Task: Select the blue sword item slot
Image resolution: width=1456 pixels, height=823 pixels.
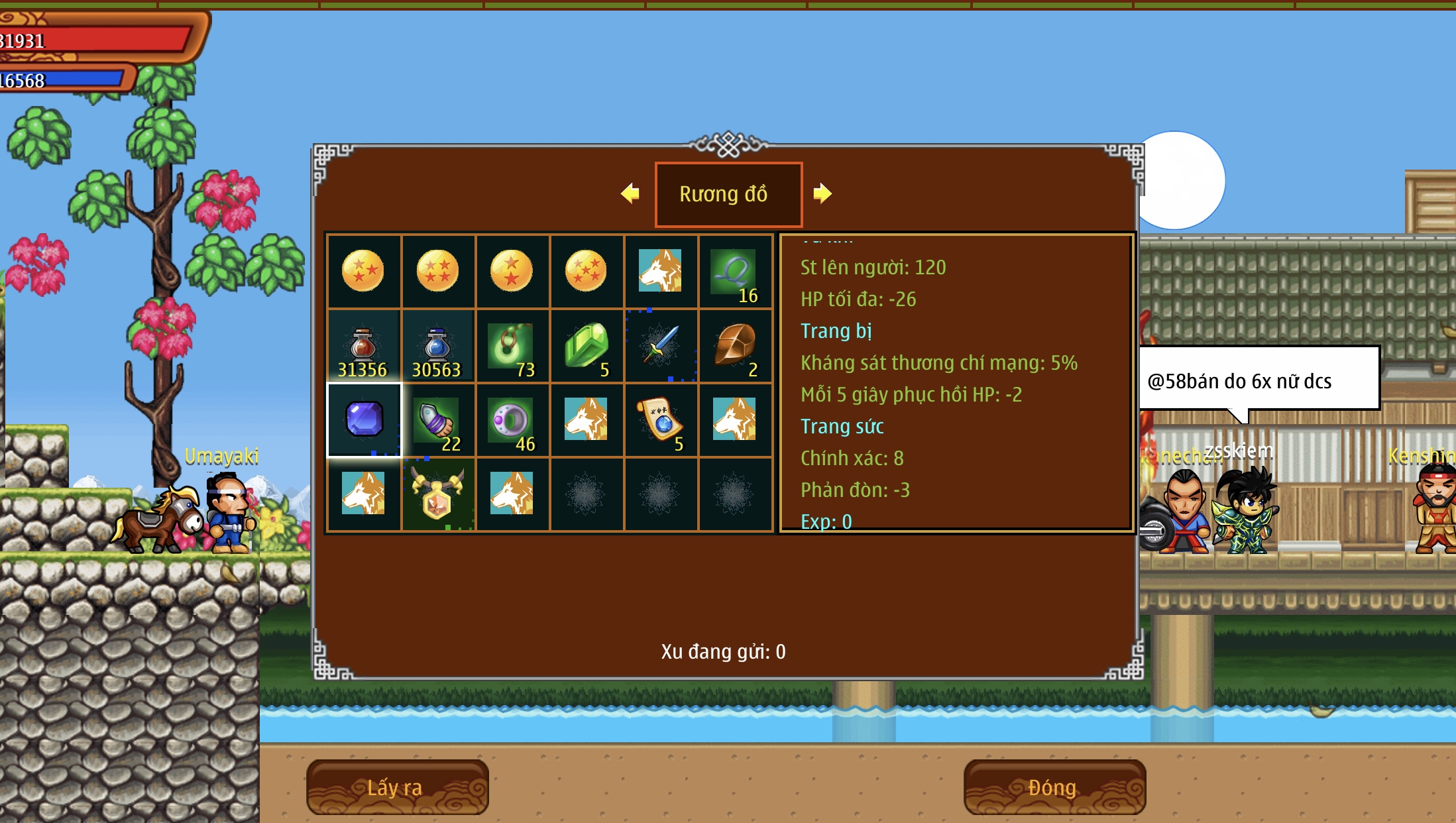Action: tap(661, 346)
